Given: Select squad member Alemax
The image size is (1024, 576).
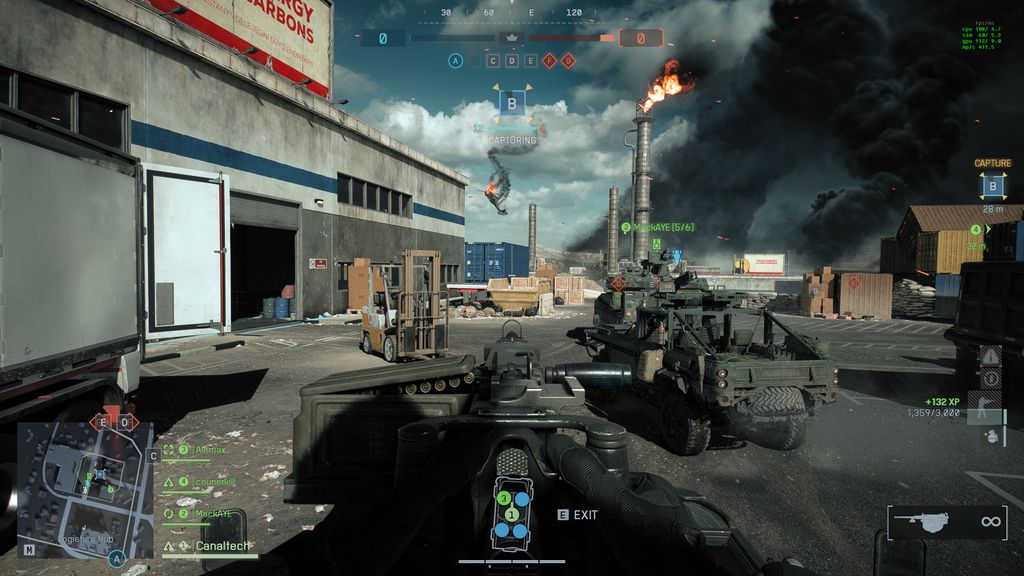Looking at the screenshot, I should tap(208, 451).
